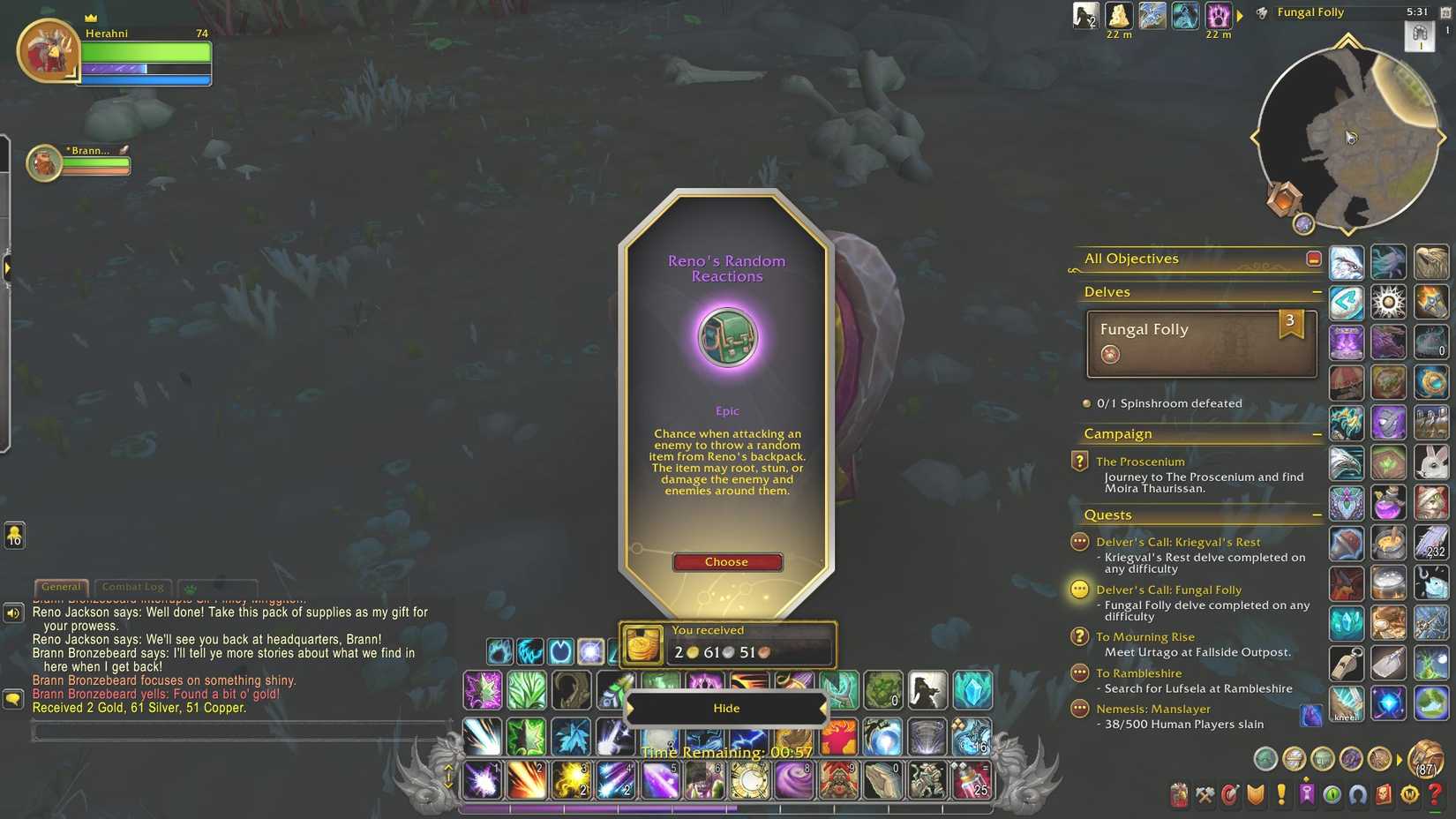The width and height of the screenshot is (1456, 819).
Task: Collapse the Quests section
Action: (1317, 514)
